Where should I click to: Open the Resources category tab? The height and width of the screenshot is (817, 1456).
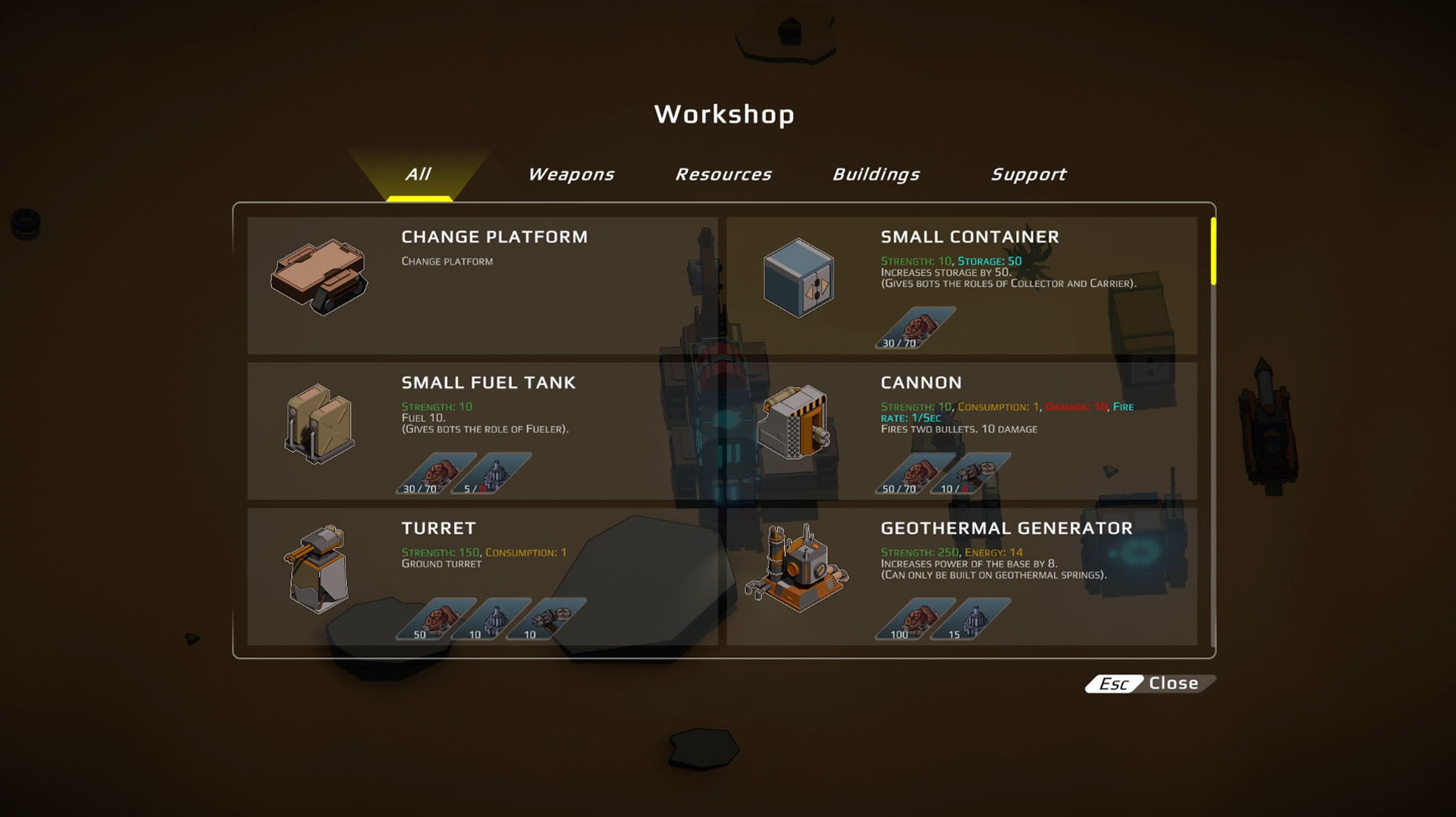click(x=723, y=174)
